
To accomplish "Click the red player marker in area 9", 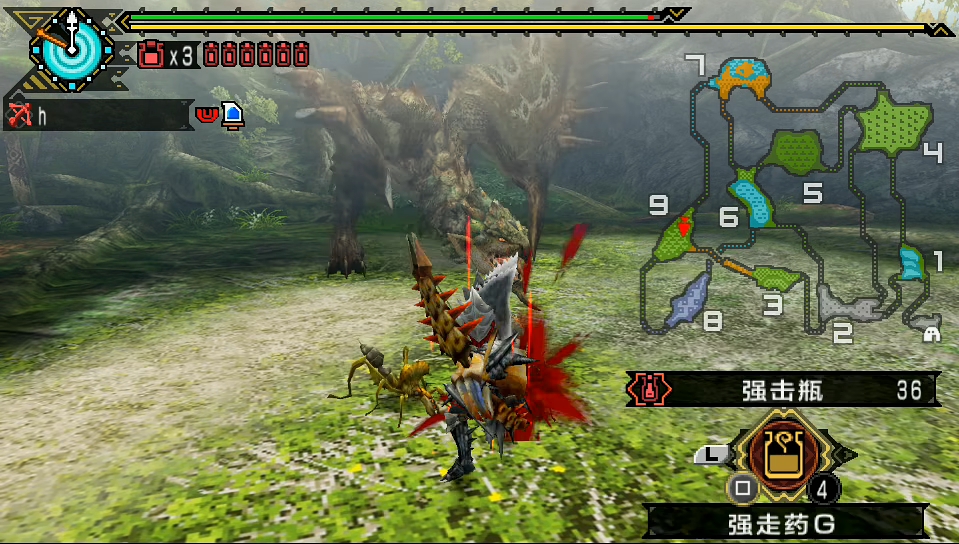I will coord(684,227).
